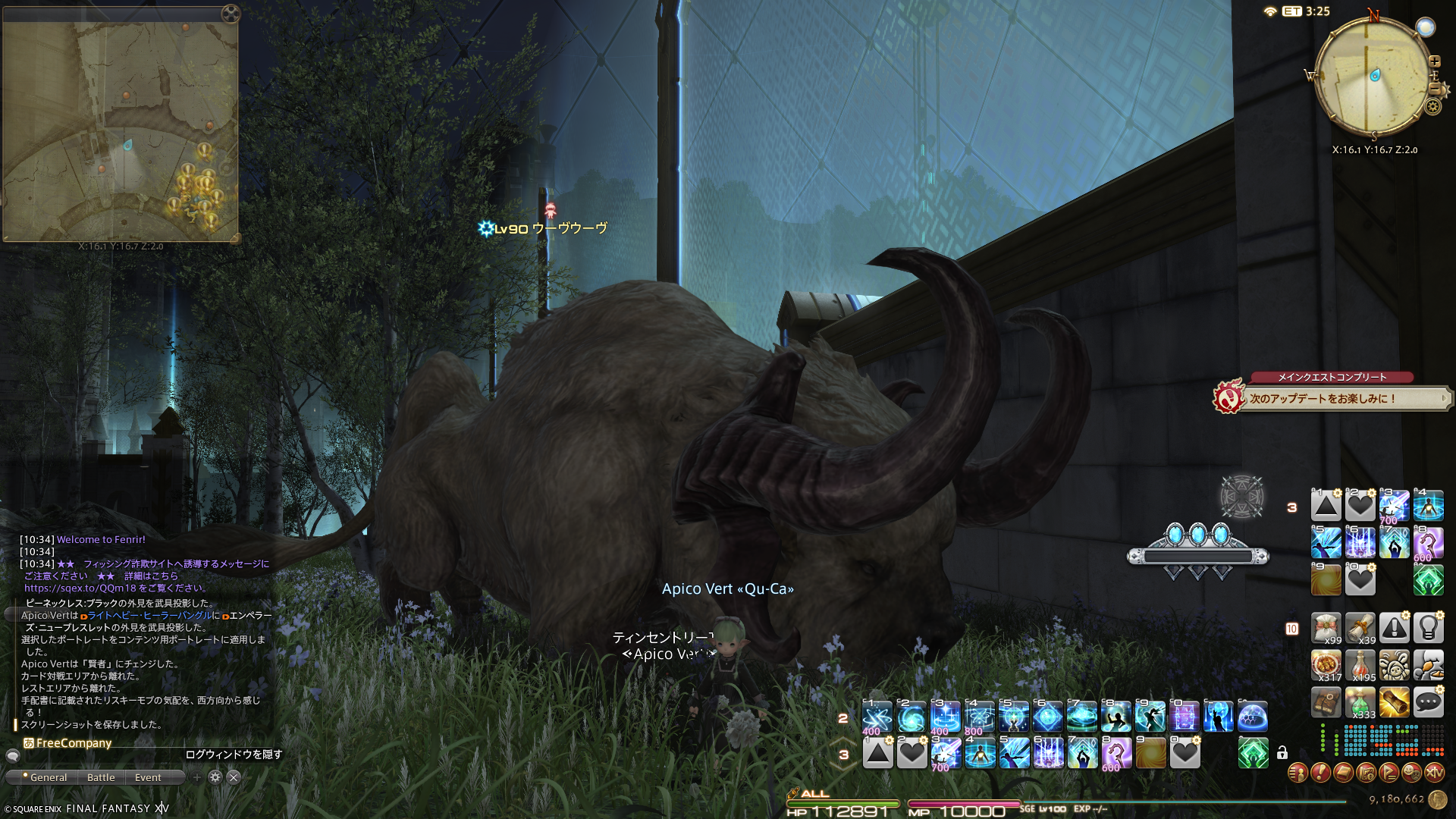The image size is (1456, 819).
Task: Toggle the hotbar padlock icon
Action: click(x=1282, y=753)
